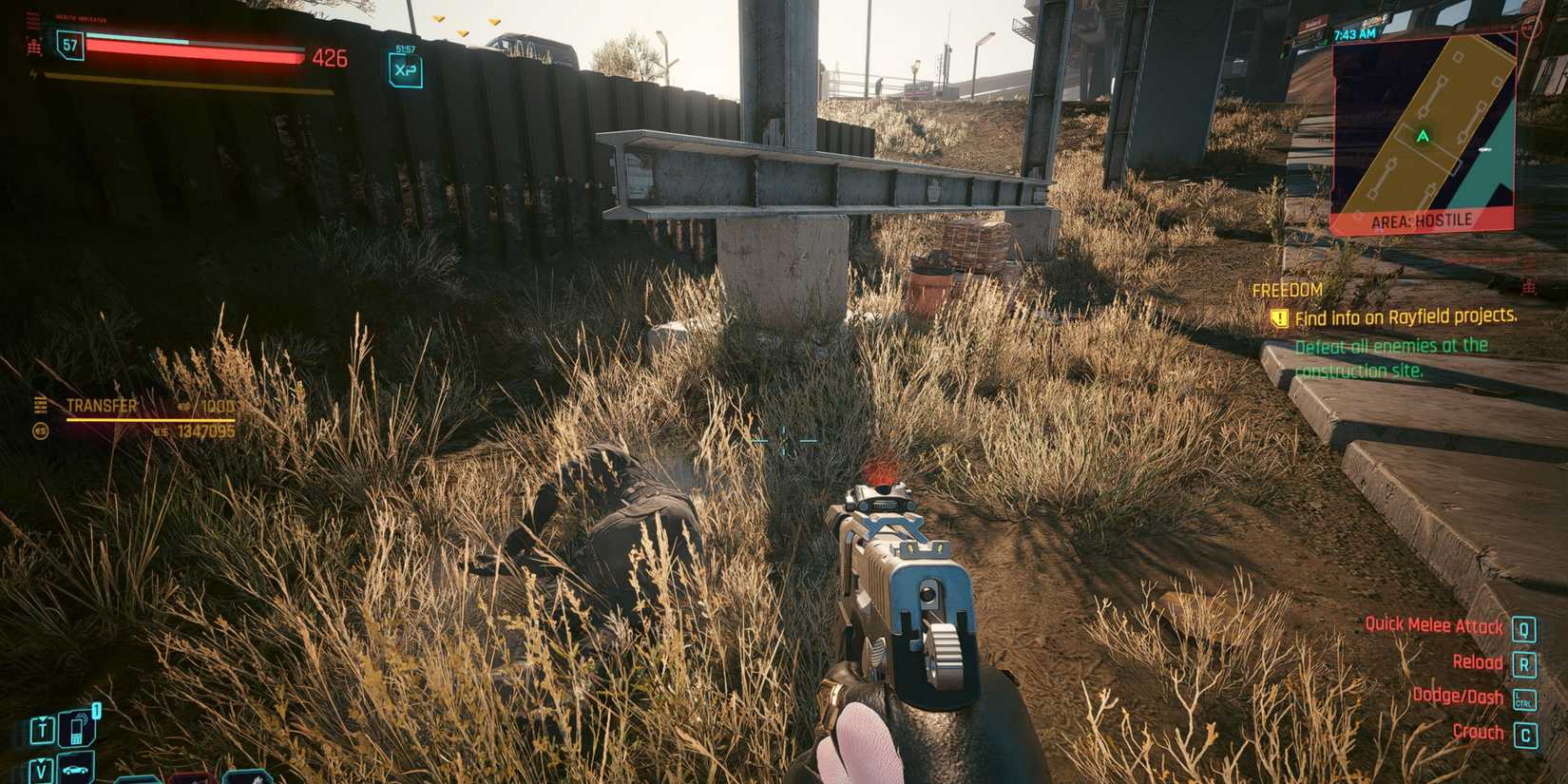Select the phone icon in quickslot bar
1568x784 pixels.
tap(77, 727)
